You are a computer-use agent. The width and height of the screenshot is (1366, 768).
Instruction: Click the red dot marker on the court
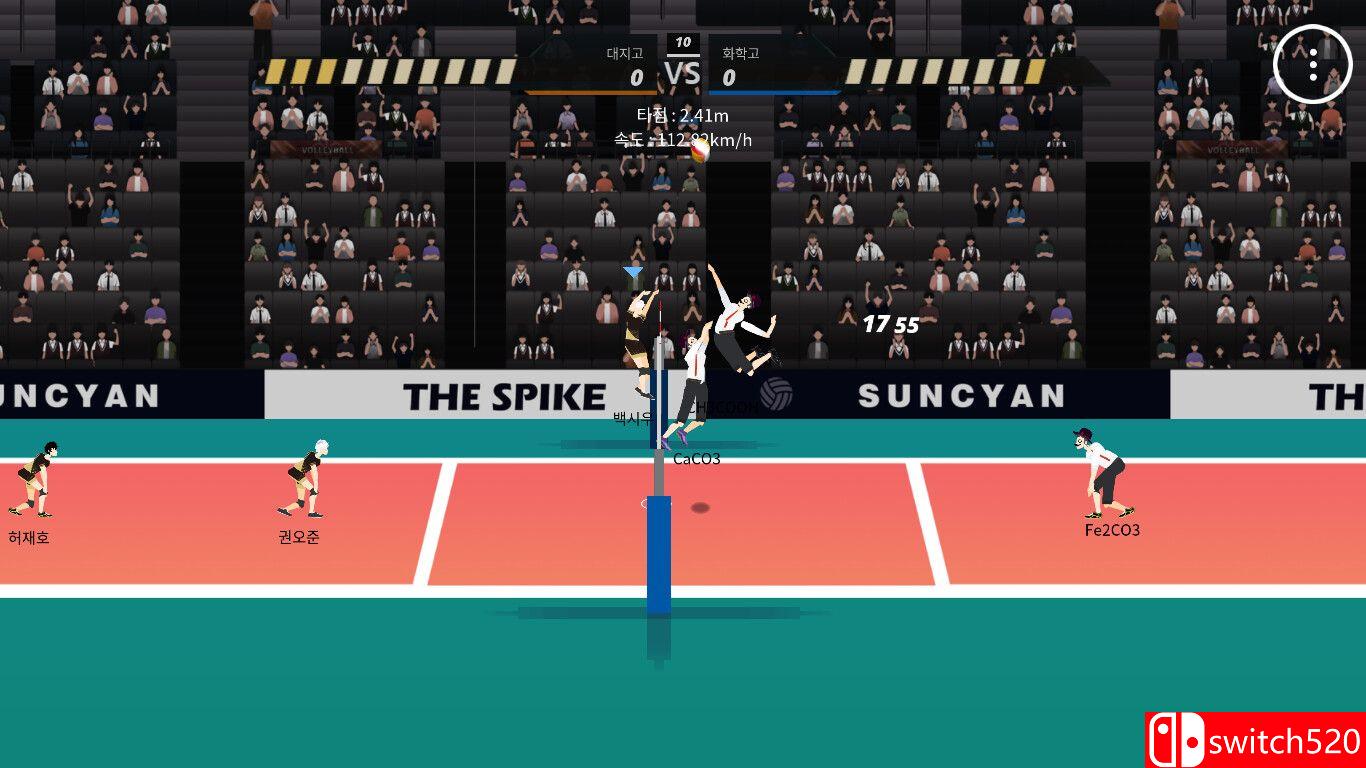[x=700, y=506]
